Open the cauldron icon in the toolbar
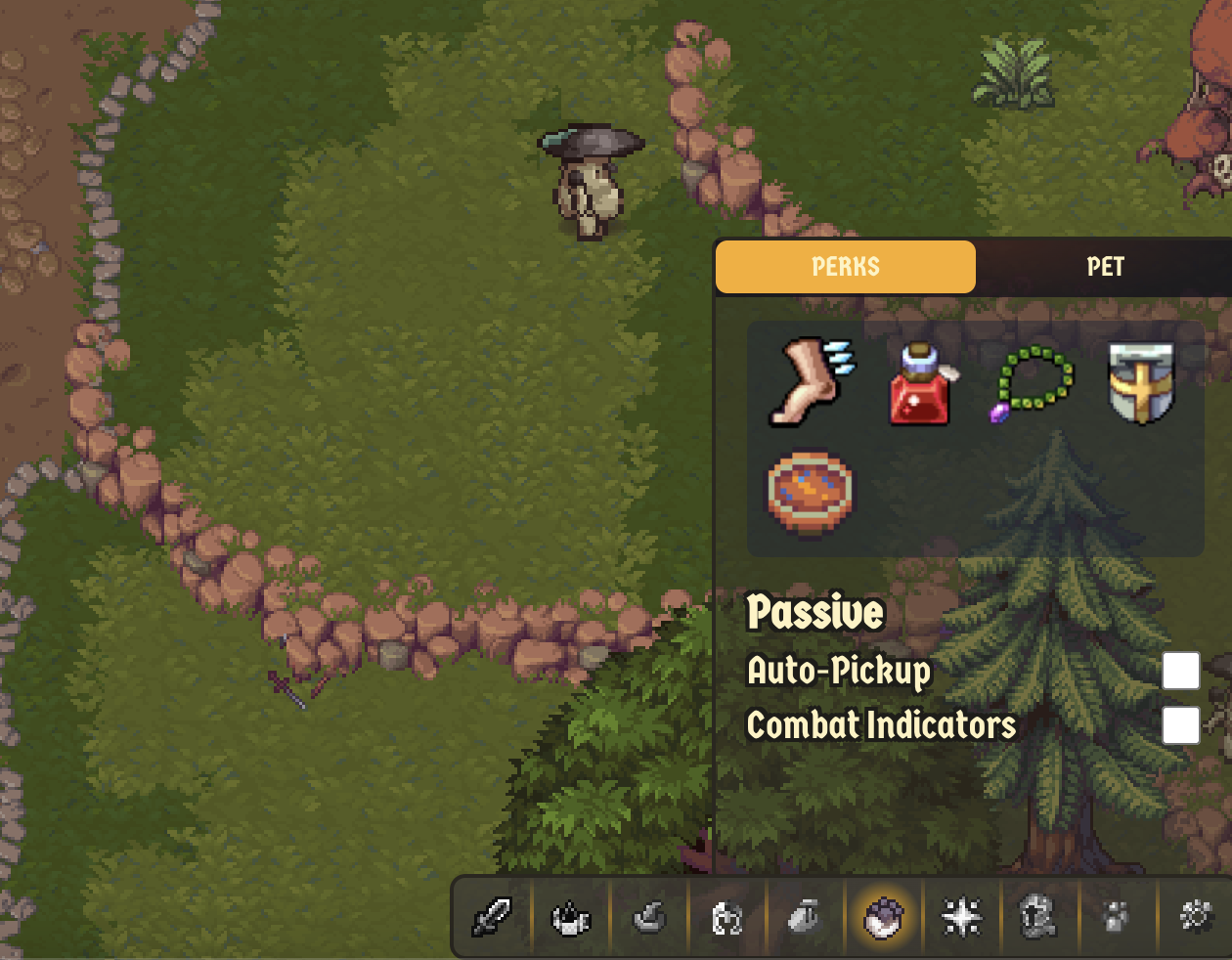 [571, 918]
